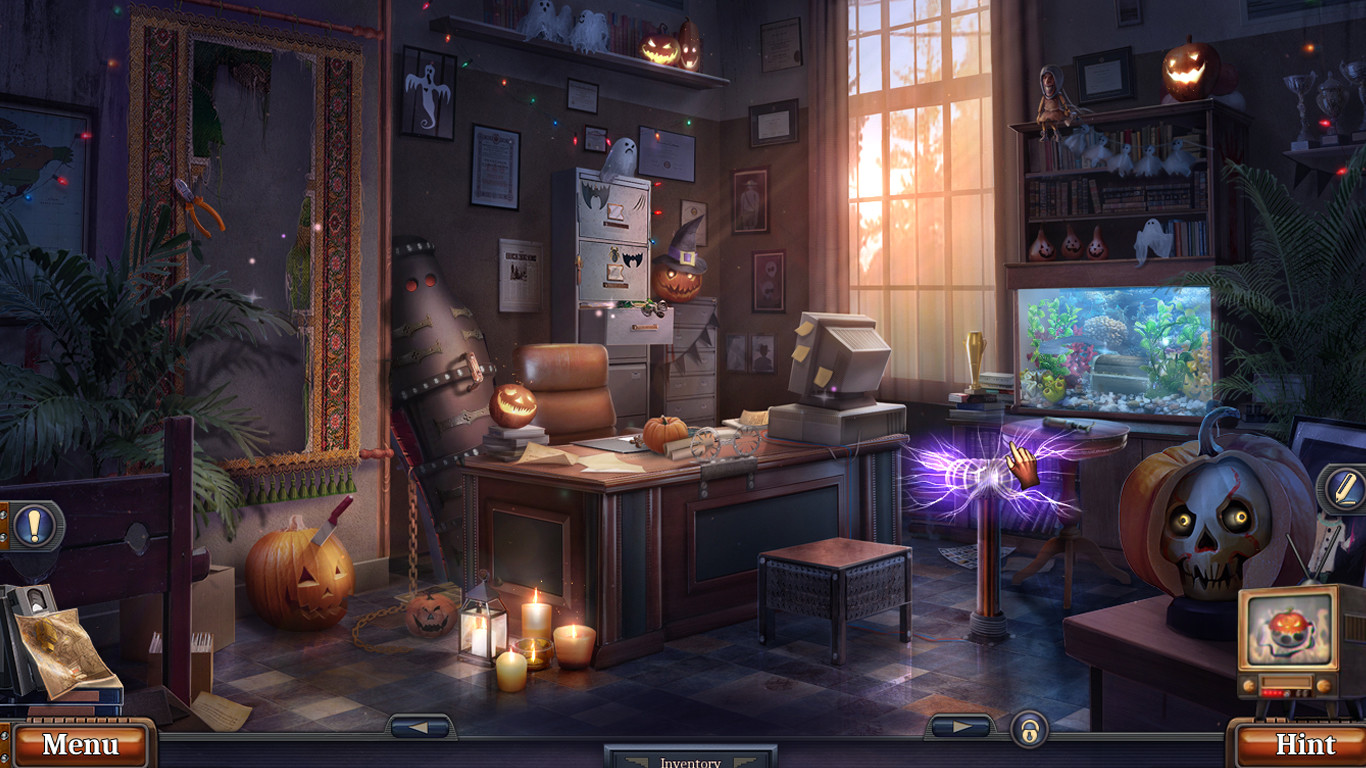Open the Menu

80,746
